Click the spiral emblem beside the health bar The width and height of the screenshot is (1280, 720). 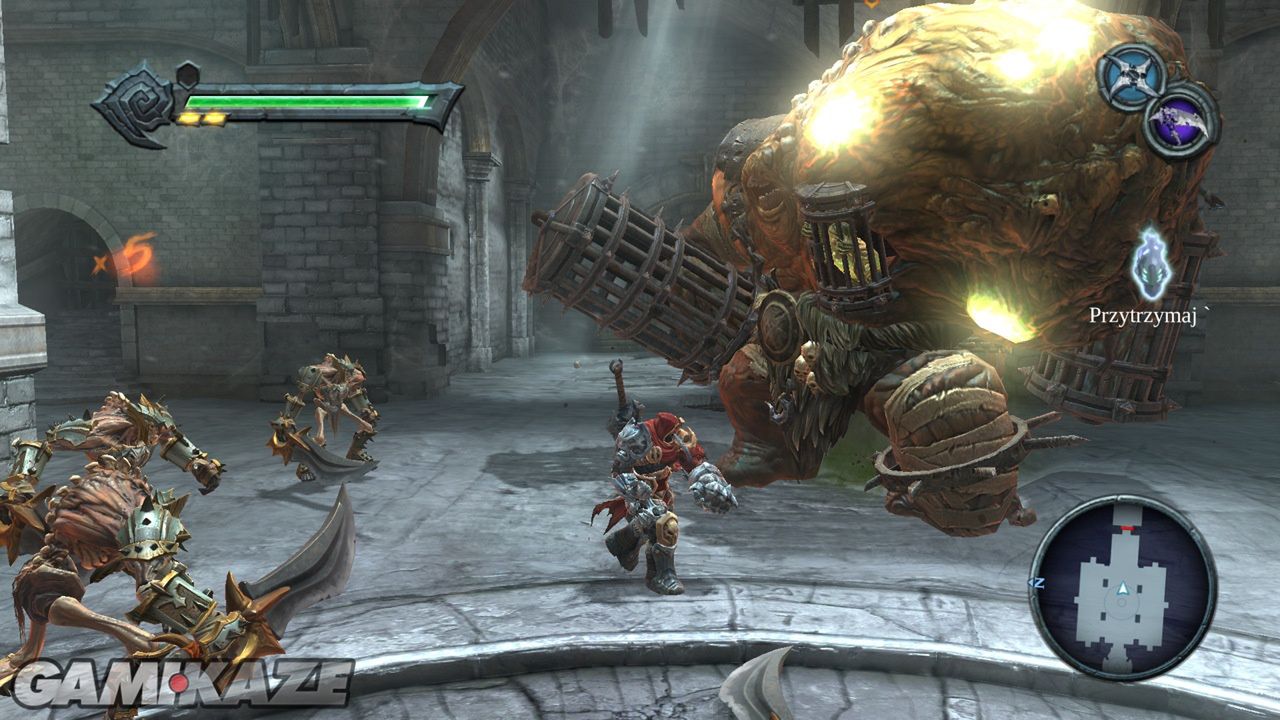point(137,104)
